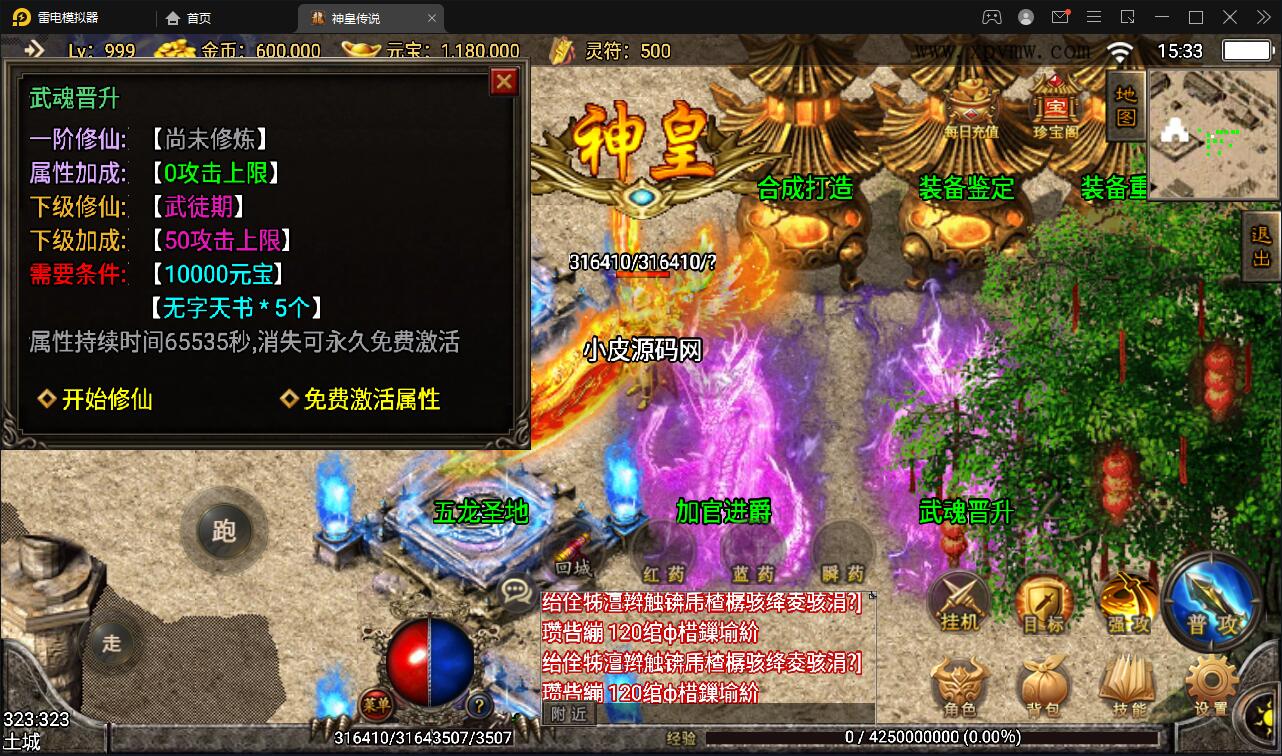The image size is (1282, 756).
Task: Toggle walk mode with the 走 button
Action: coord(112,644)
